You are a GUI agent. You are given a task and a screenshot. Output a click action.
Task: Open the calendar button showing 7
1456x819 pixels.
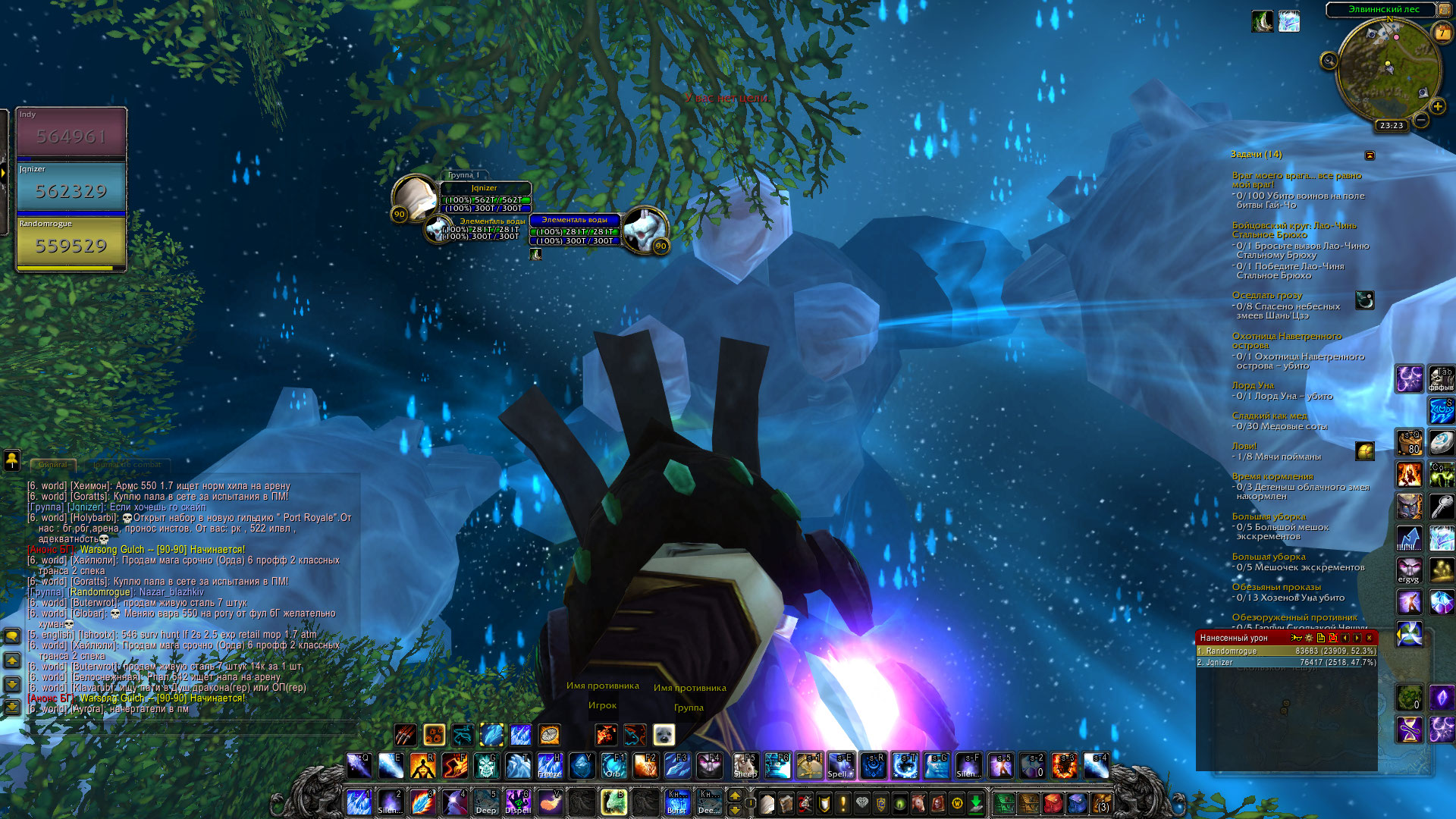pos(1442,33)
